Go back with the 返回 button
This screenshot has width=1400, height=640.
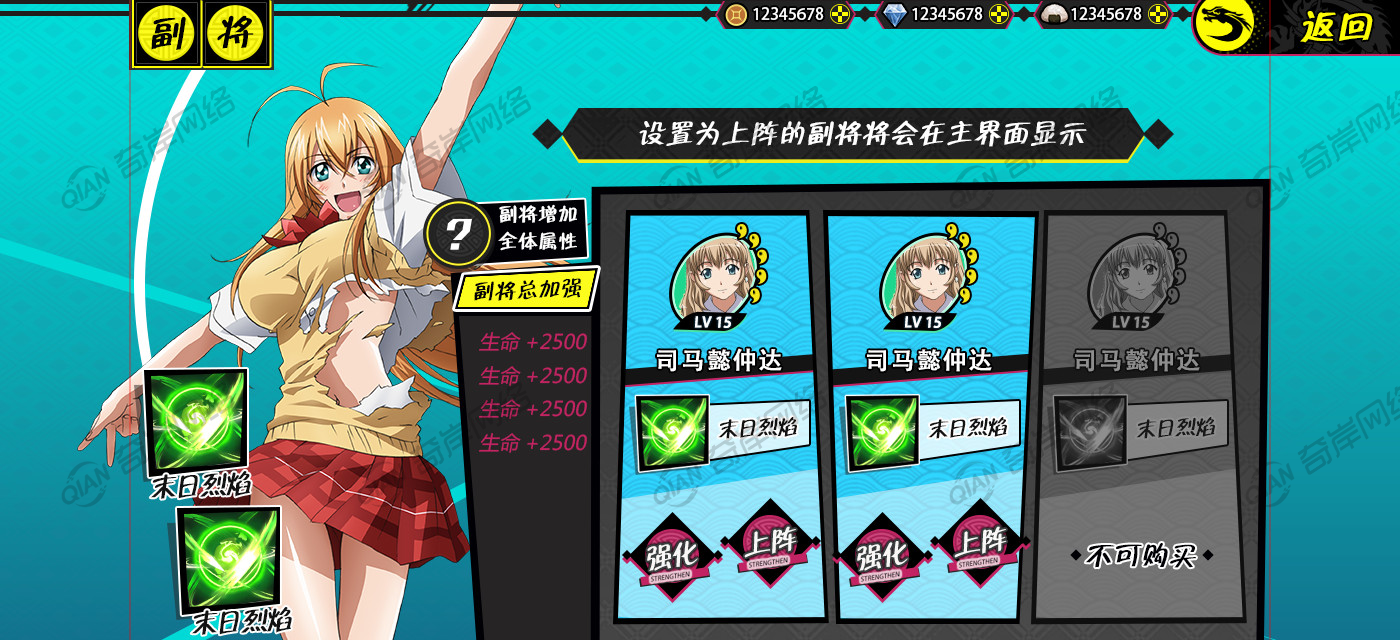click(x=1335, y=27)
